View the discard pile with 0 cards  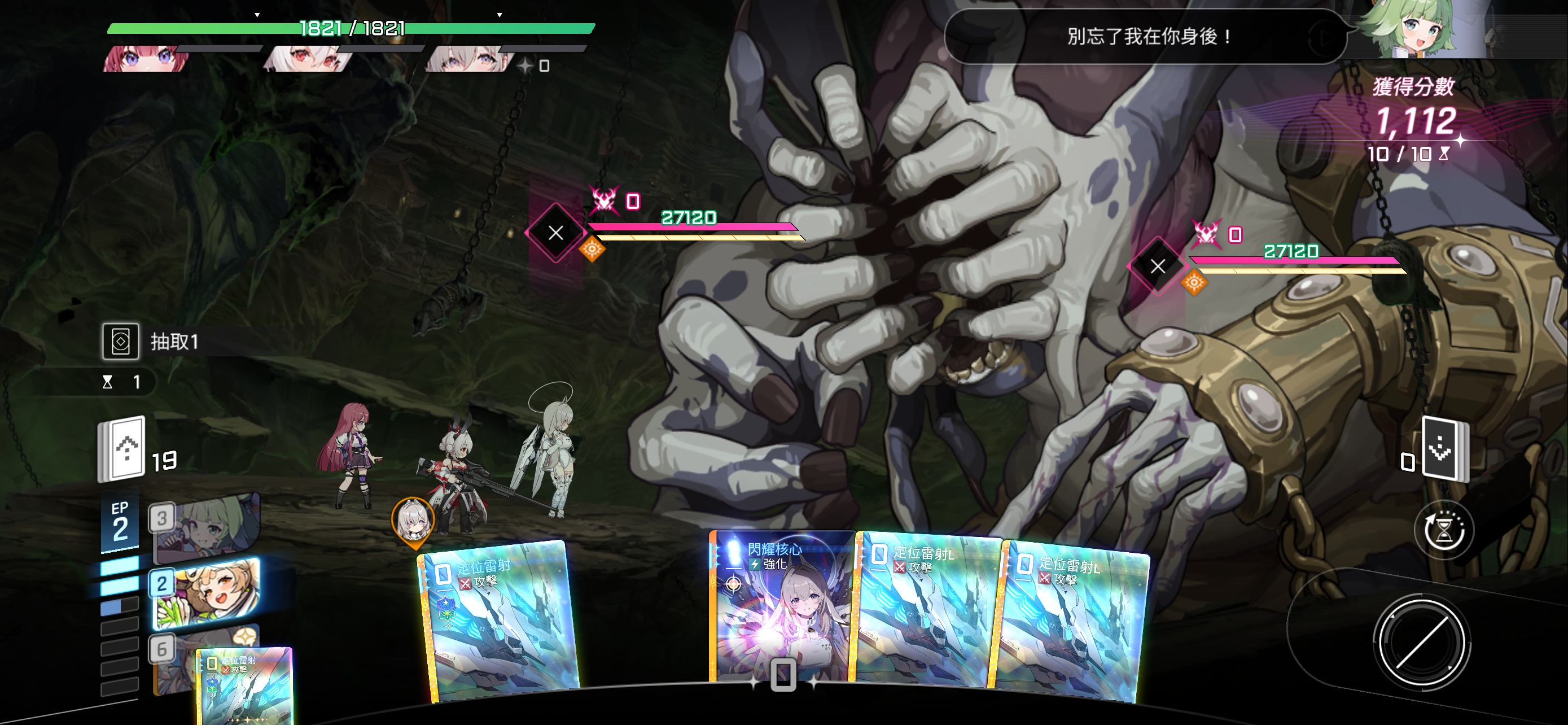point(1444,449)
